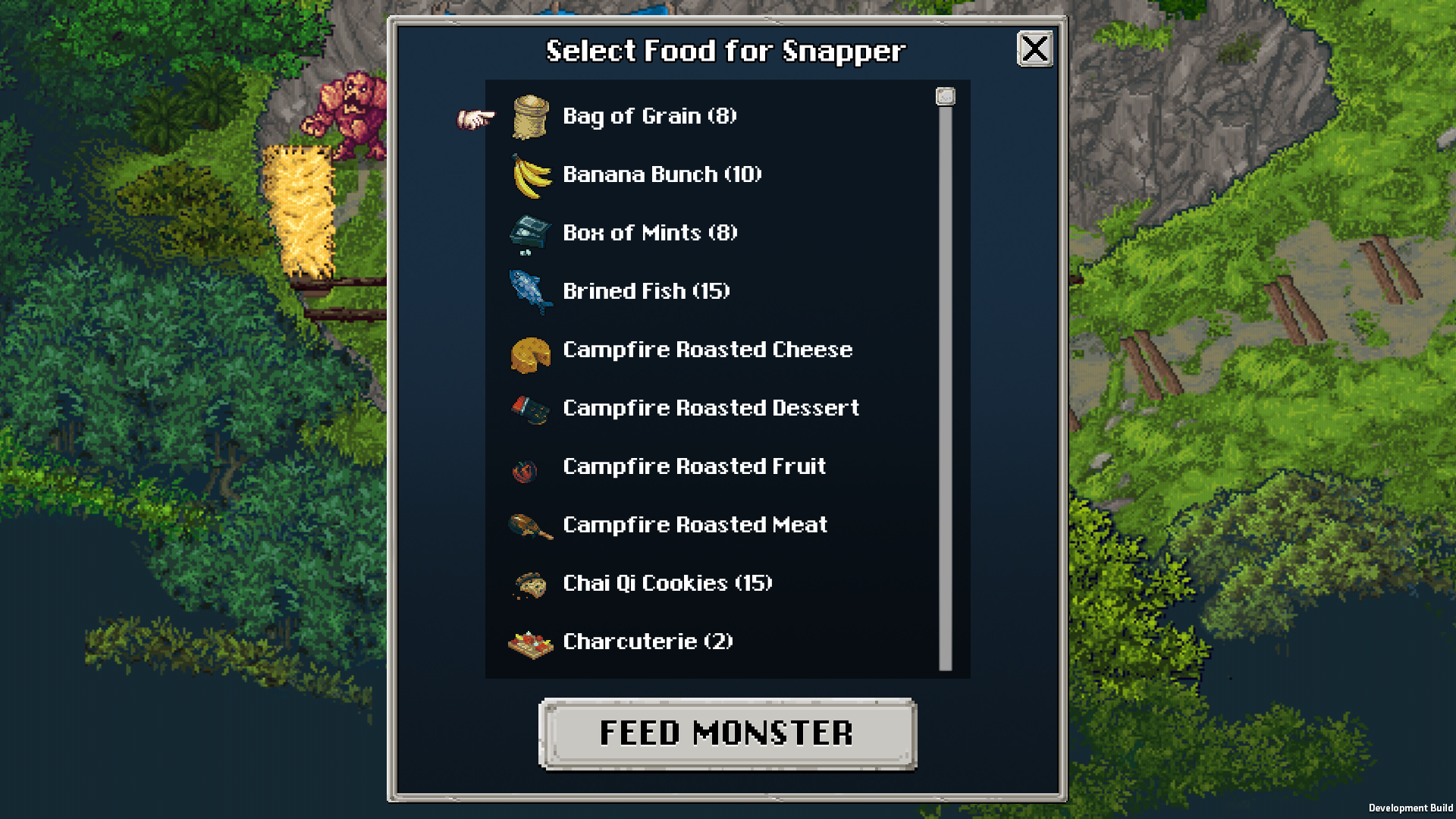Screen dimensions: 1456x819
Task: Click the Charcuterie board icon
Action: tap(529, 643)
